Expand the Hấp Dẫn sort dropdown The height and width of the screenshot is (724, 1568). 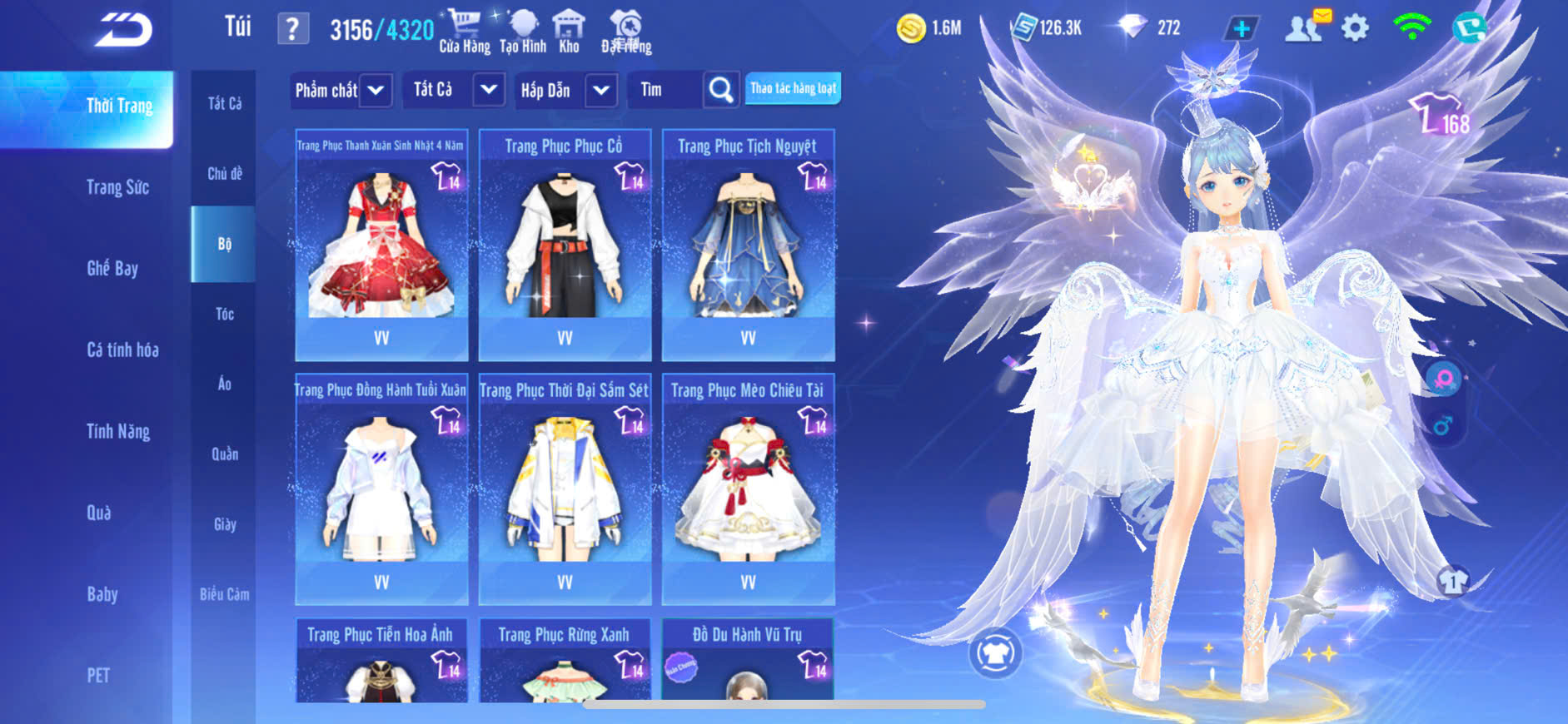[x=600, y=90]
